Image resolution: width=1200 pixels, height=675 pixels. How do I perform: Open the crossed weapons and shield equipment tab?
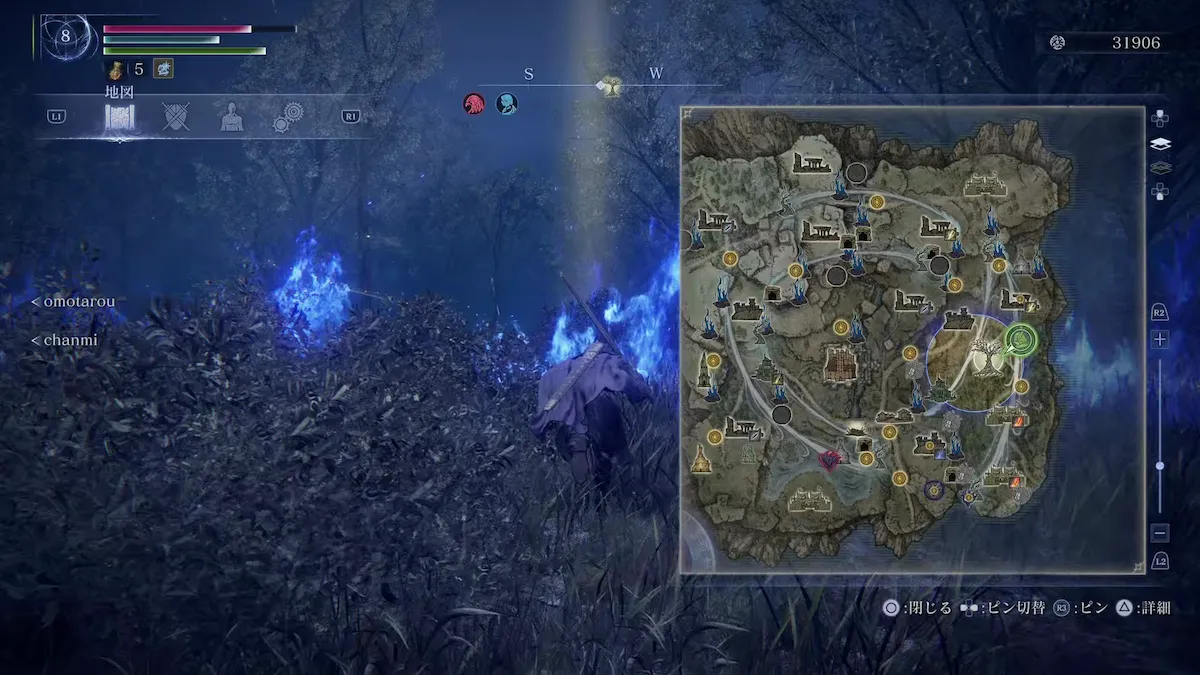click(177, 118)
